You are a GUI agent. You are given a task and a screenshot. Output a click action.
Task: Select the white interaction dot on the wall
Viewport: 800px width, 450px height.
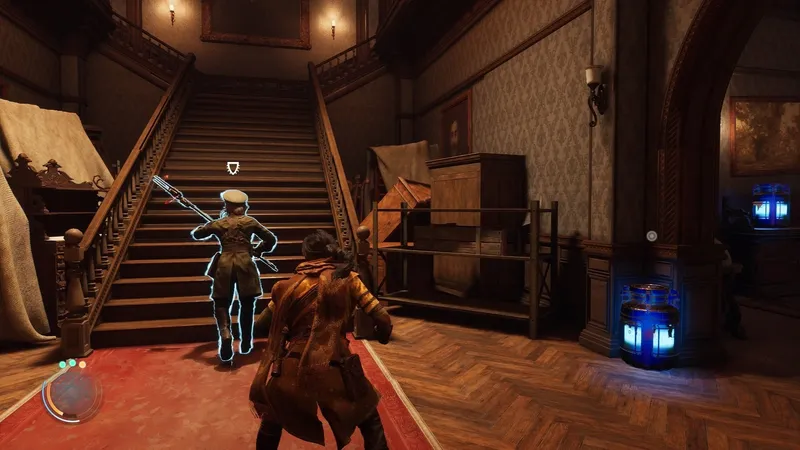(651, 236)
